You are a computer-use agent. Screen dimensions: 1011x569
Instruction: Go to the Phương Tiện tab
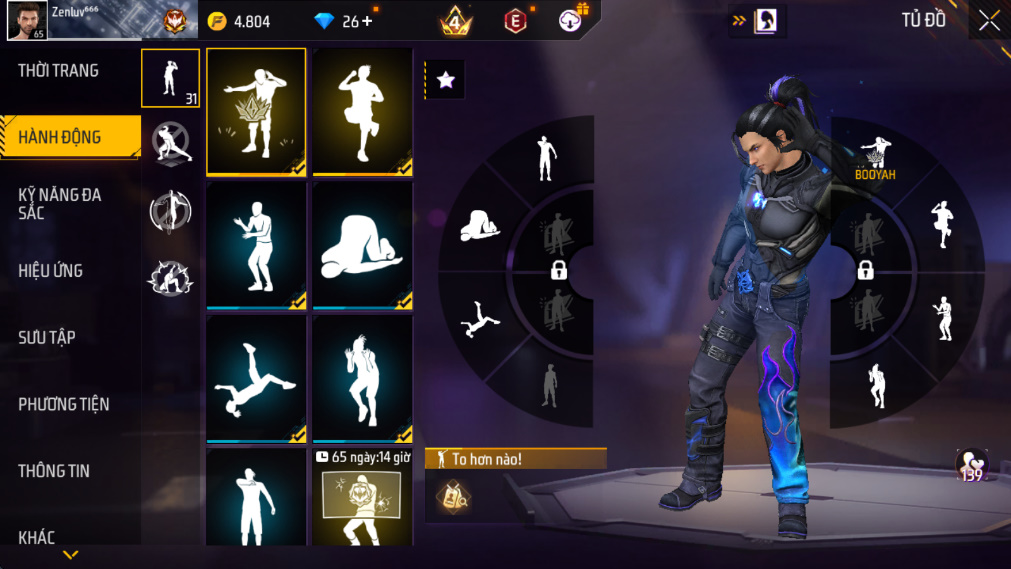[x=64, y=405]
